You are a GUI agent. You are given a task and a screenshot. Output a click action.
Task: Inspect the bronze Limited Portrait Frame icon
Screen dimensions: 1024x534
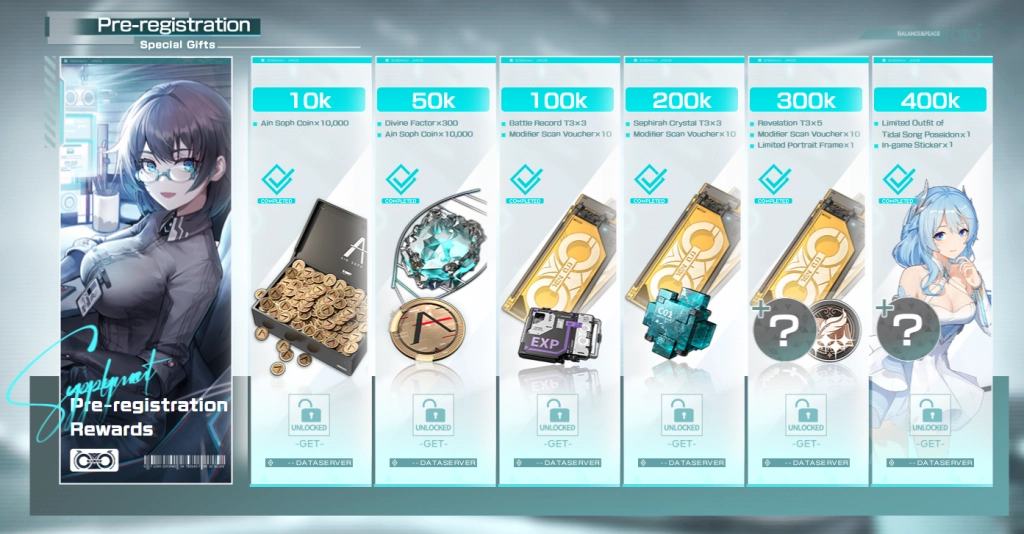click(x=829, y=329)
